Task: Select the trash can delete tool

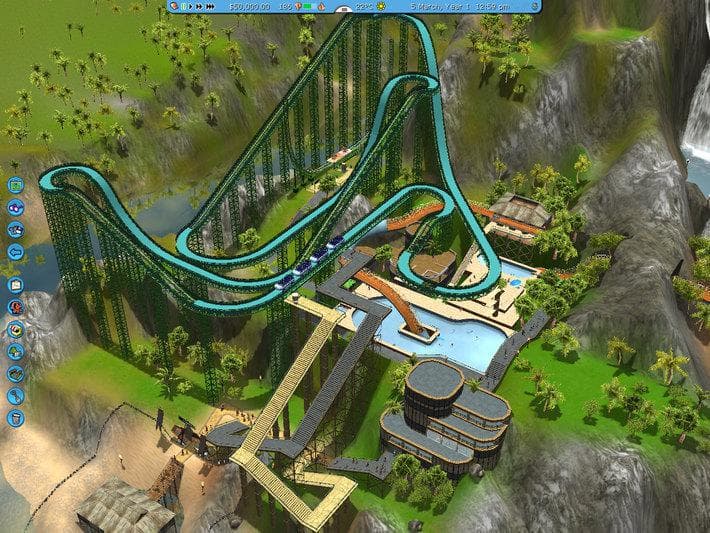Action: tap(15, 418)
